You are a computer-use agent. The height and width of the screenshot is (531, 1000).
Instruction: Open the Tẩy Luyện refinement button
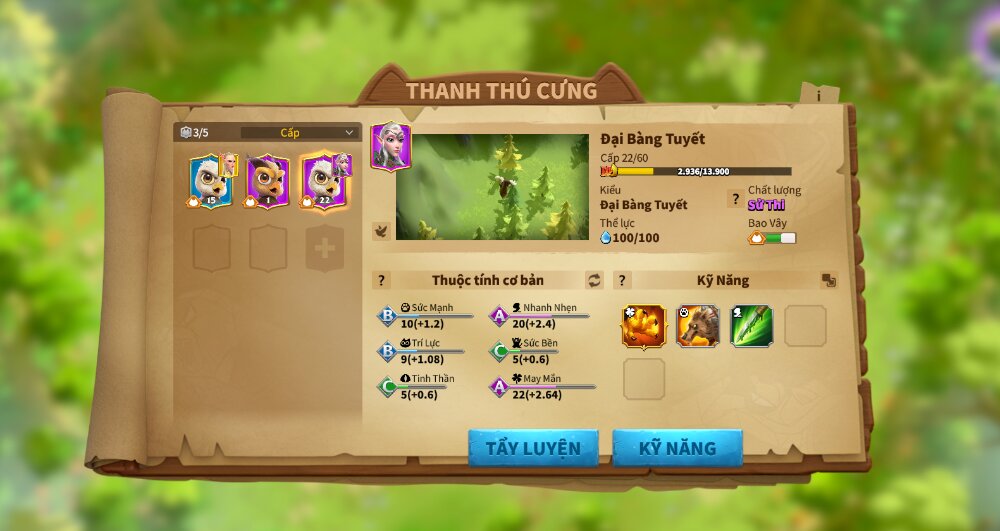point(533,448)
